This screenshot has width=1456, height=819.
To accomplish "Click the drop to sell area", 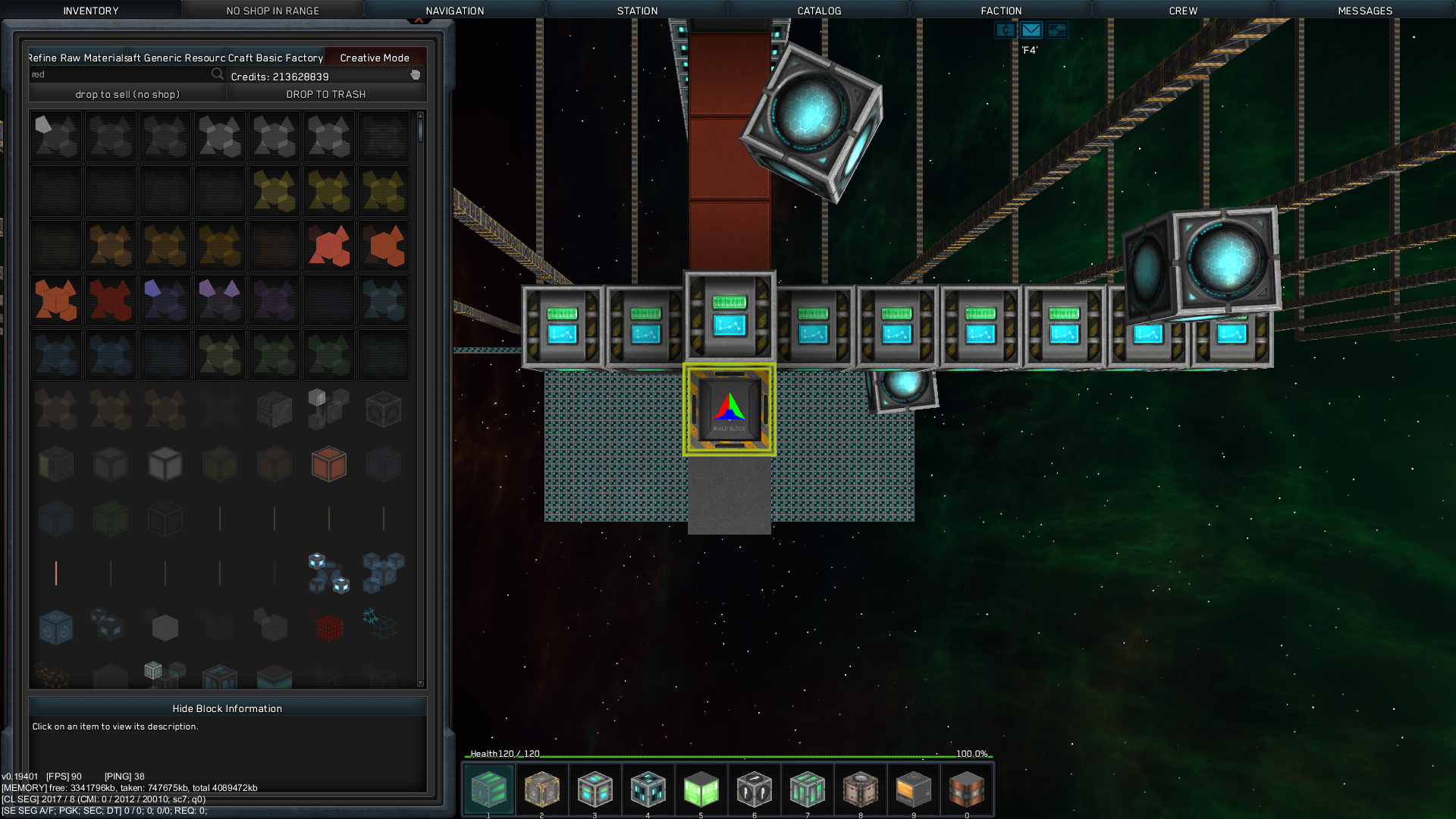I will [x=127, y=94].
